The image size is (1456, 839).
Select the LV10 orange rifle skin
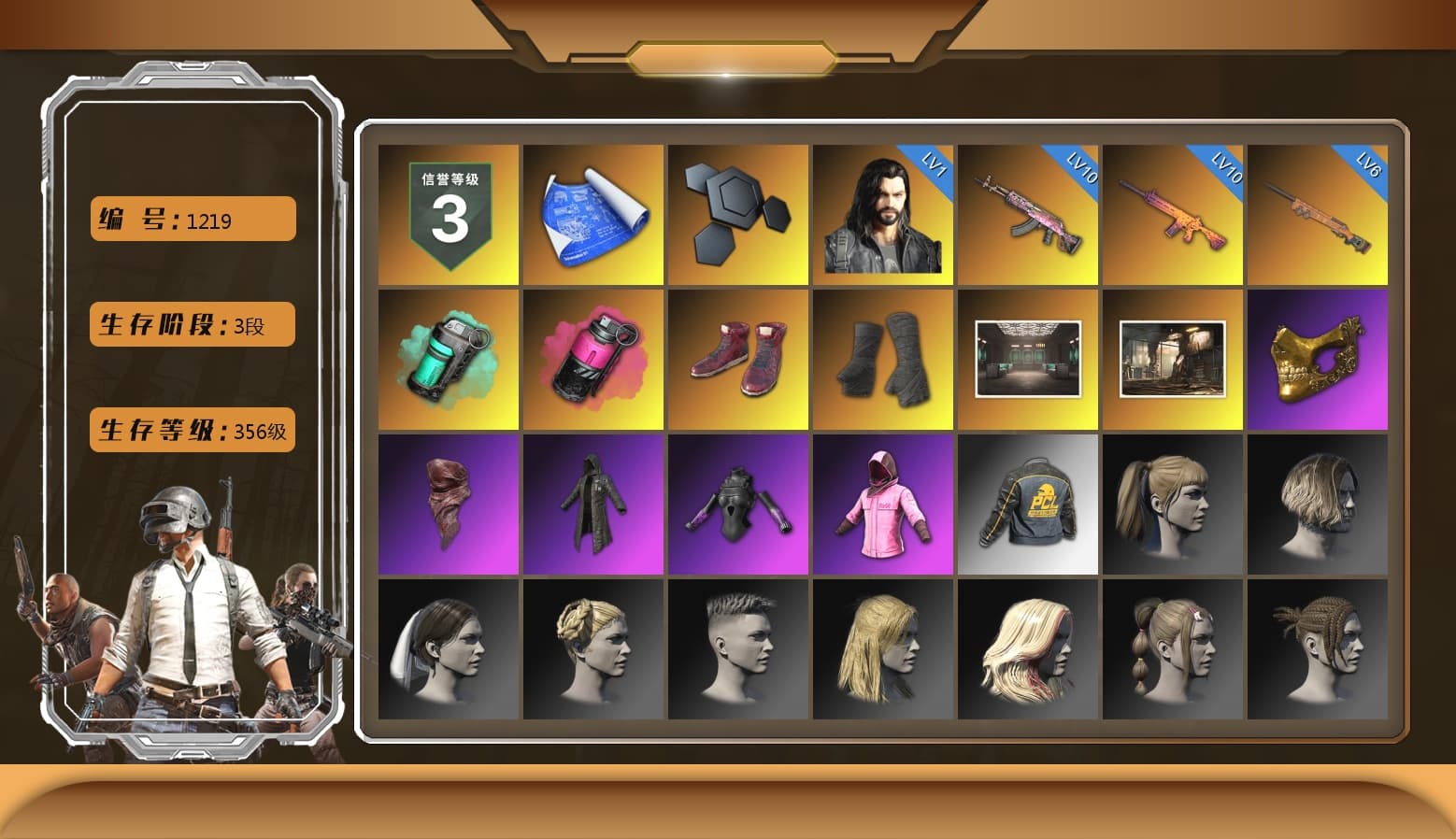click(x=1173, y=212)
